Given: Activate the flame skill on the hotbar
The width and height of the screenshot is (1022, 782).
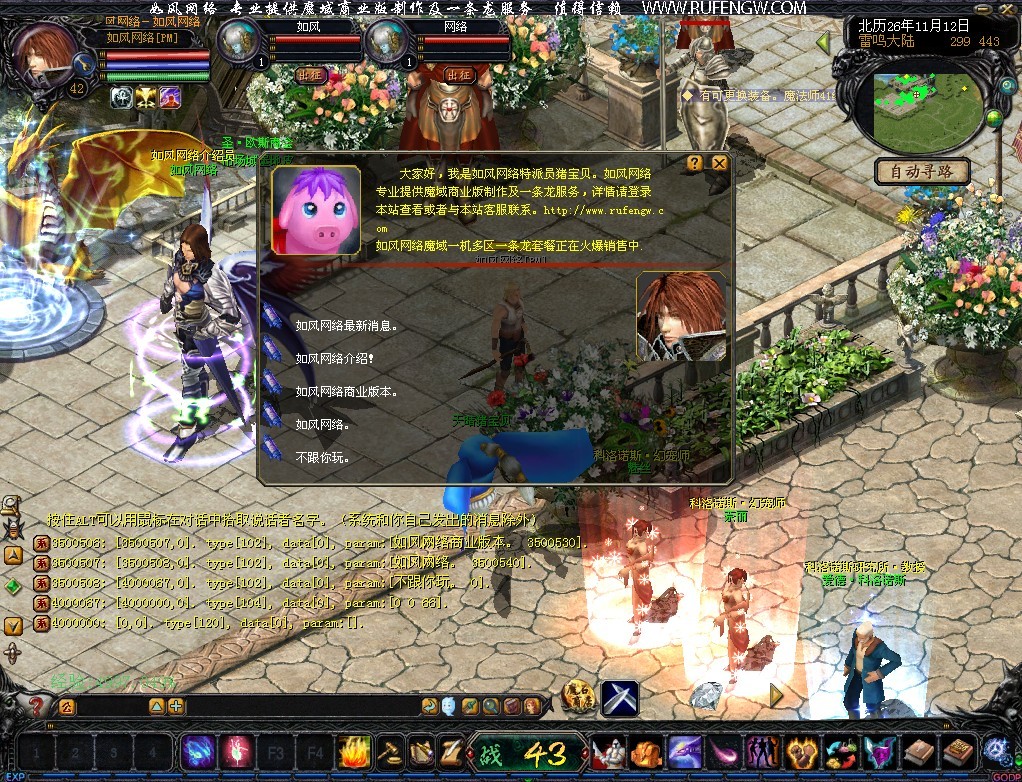Looking at the screenshot, I should [x=355, y=750].
